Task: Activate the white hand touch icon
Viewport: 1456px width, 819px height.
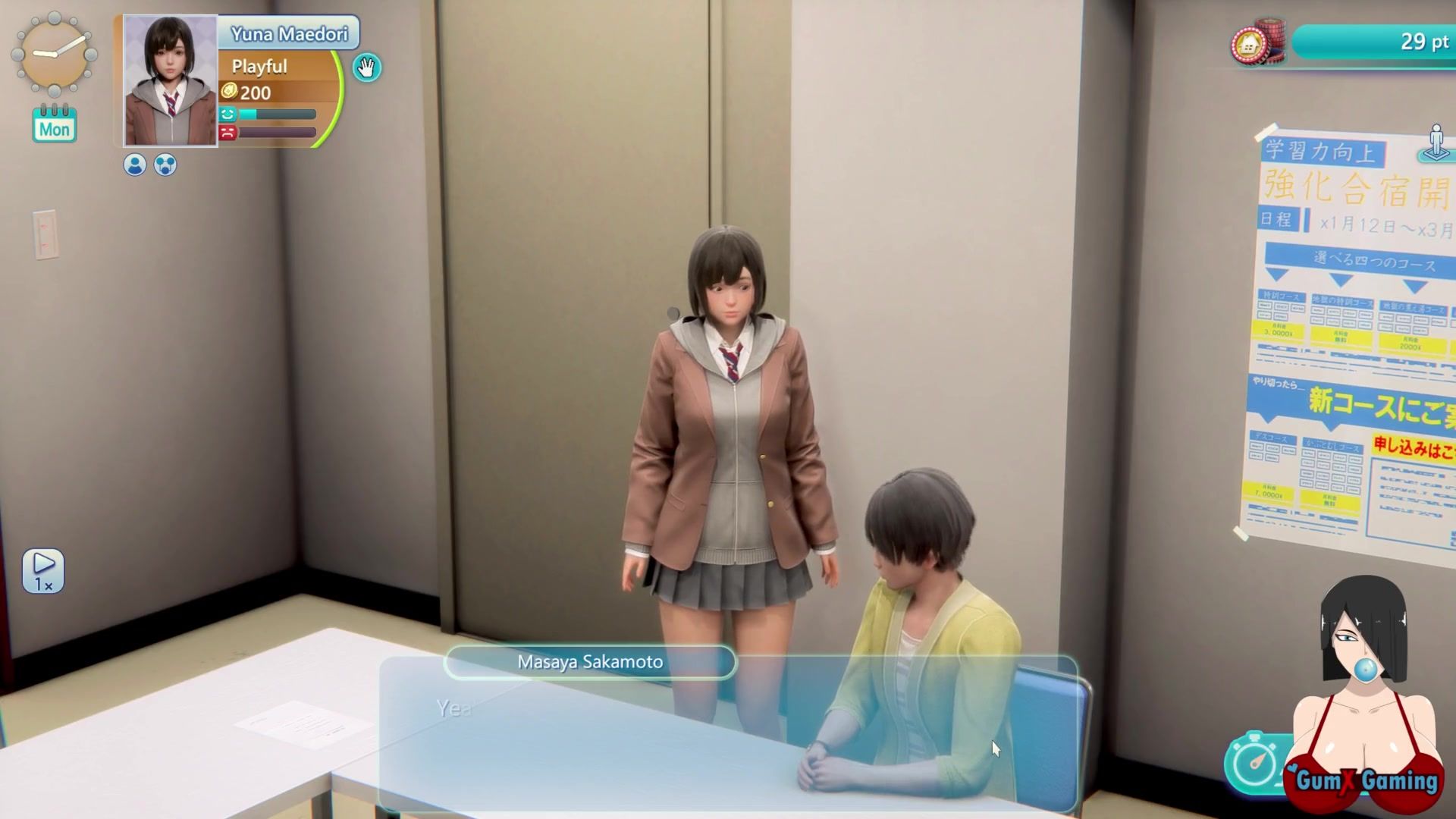Action: tap(367, 68)
